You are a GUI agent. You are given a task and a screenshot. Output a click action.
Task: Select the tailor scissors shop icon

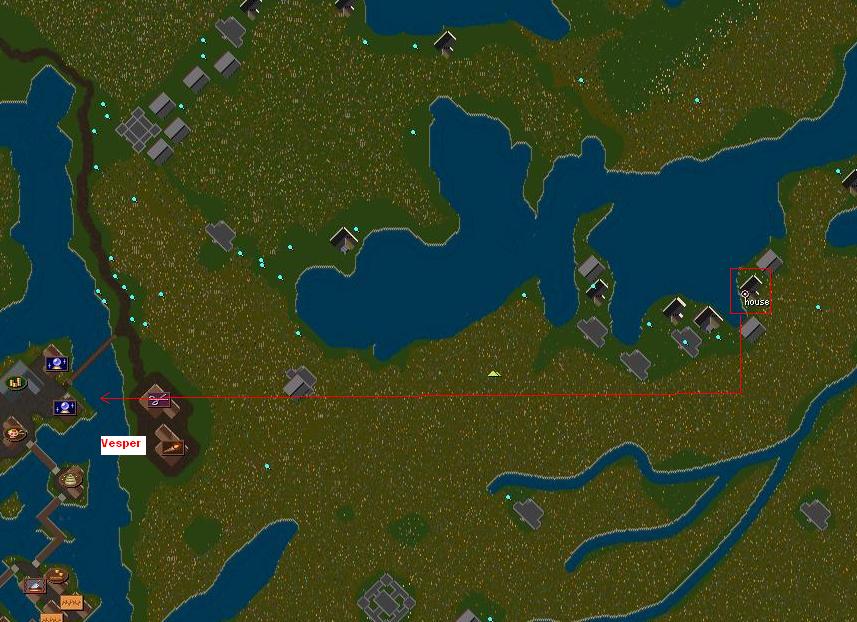point(158,400)
